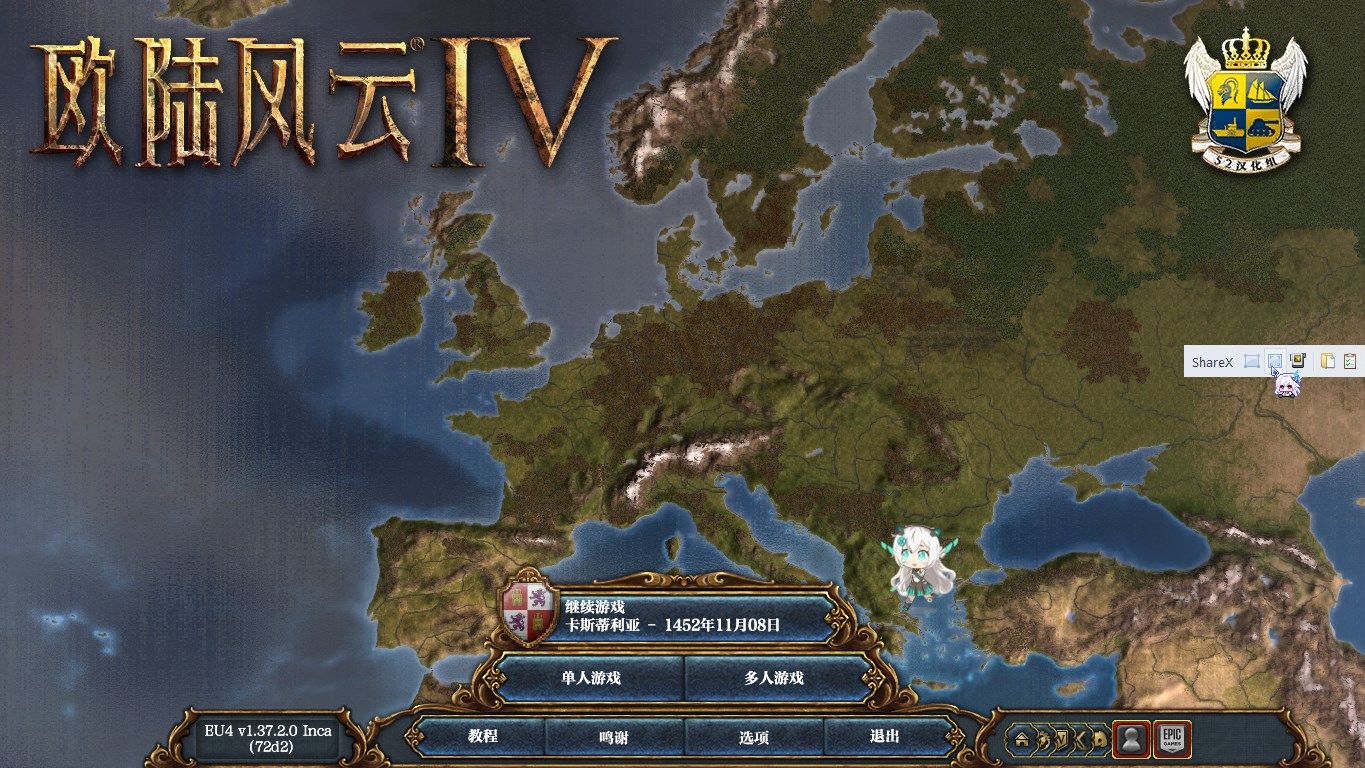Screen dimensions: 1365x768
Task: View the 鸣谢 credits
Action: click(615, 737)
